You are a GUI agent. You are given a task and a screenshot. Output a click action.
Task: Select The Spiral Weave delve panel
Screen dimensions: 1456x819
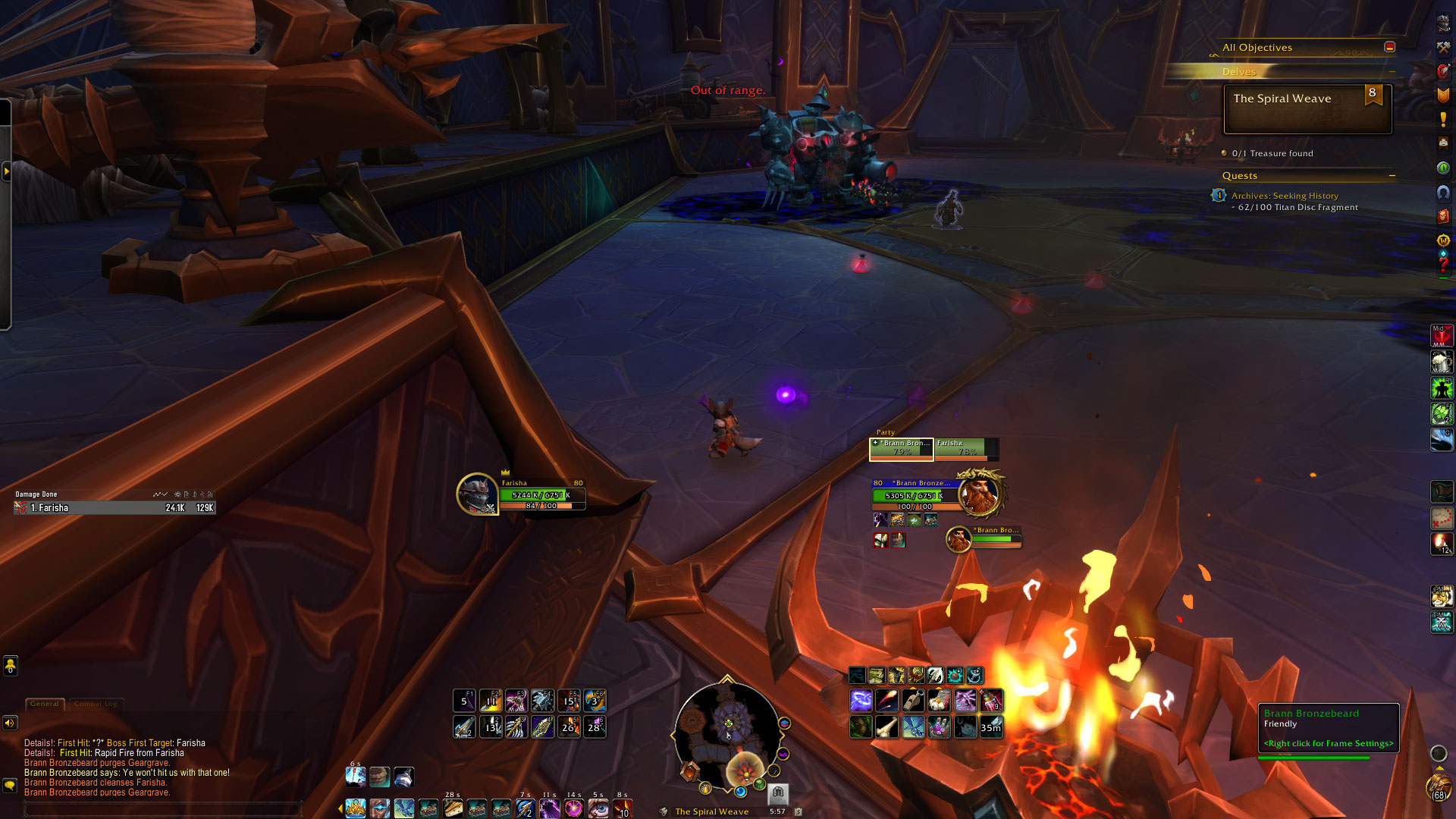click(x=1307, y=108)
